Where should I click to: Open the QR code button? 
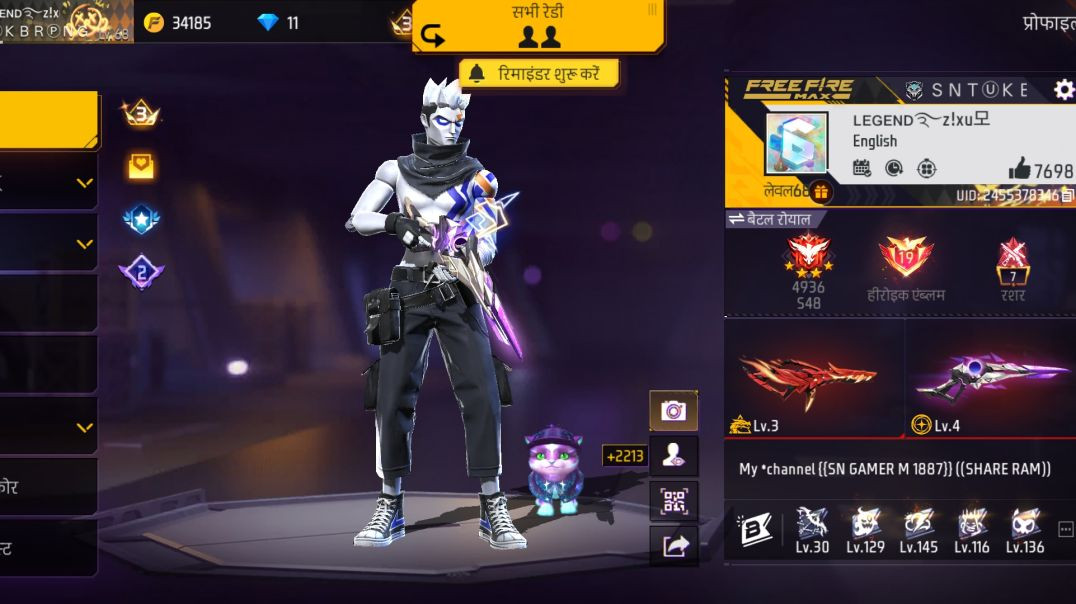(673, 500)
